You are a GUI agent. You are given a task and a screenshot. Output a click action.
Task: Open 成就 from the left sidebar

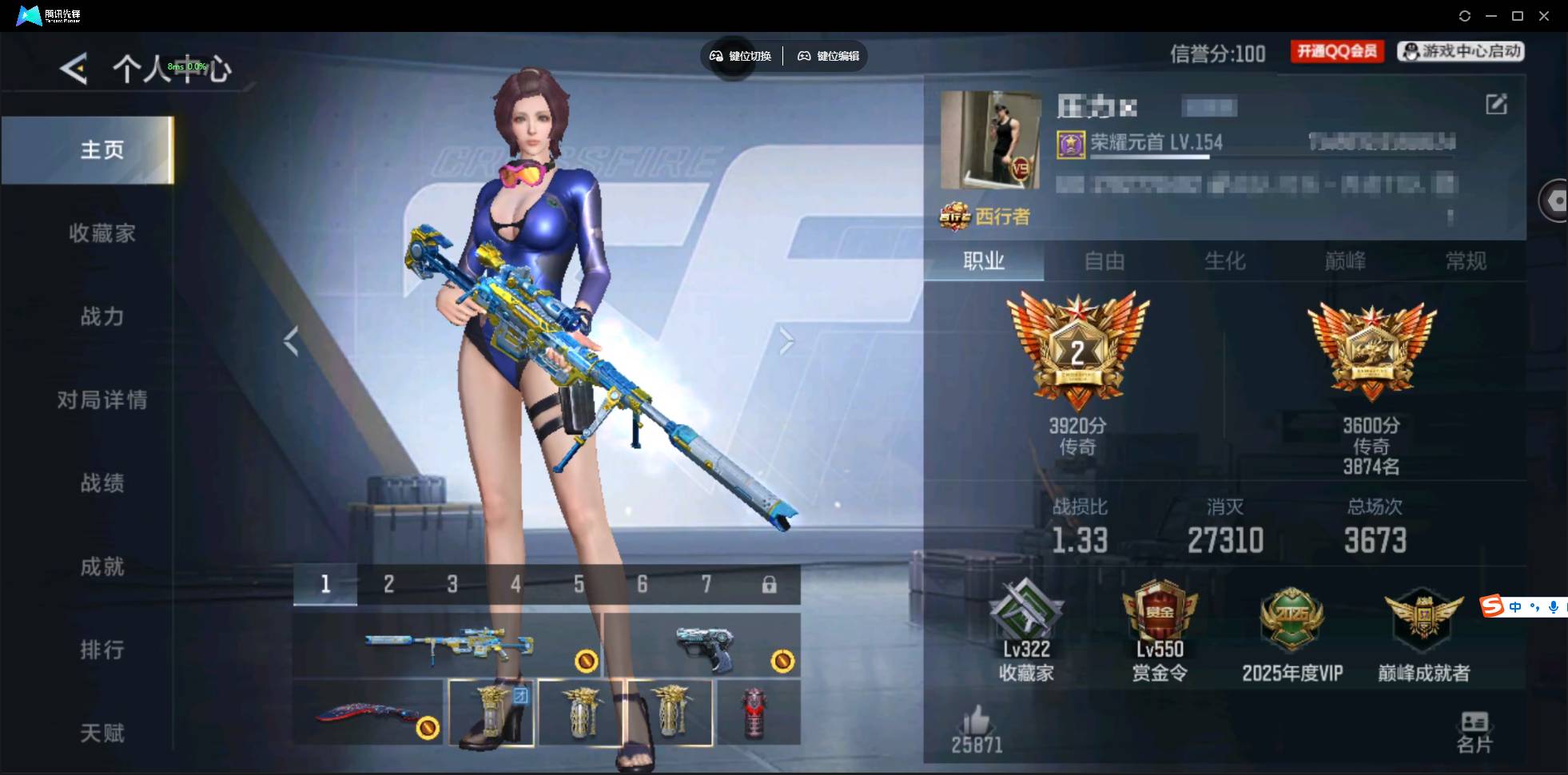(x=102, y=567)
